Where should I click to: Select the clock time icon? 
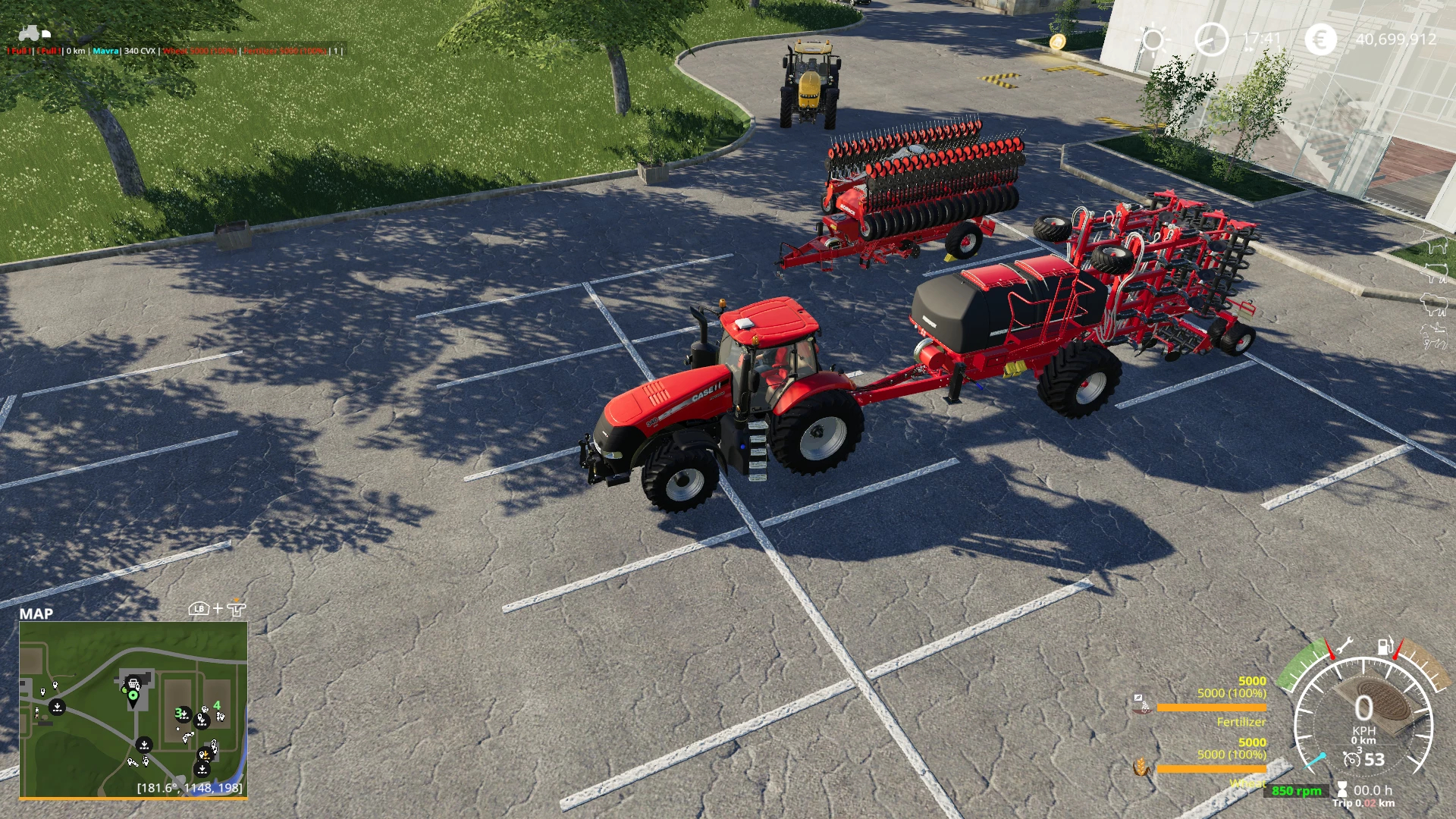(x=1211, y=39)
